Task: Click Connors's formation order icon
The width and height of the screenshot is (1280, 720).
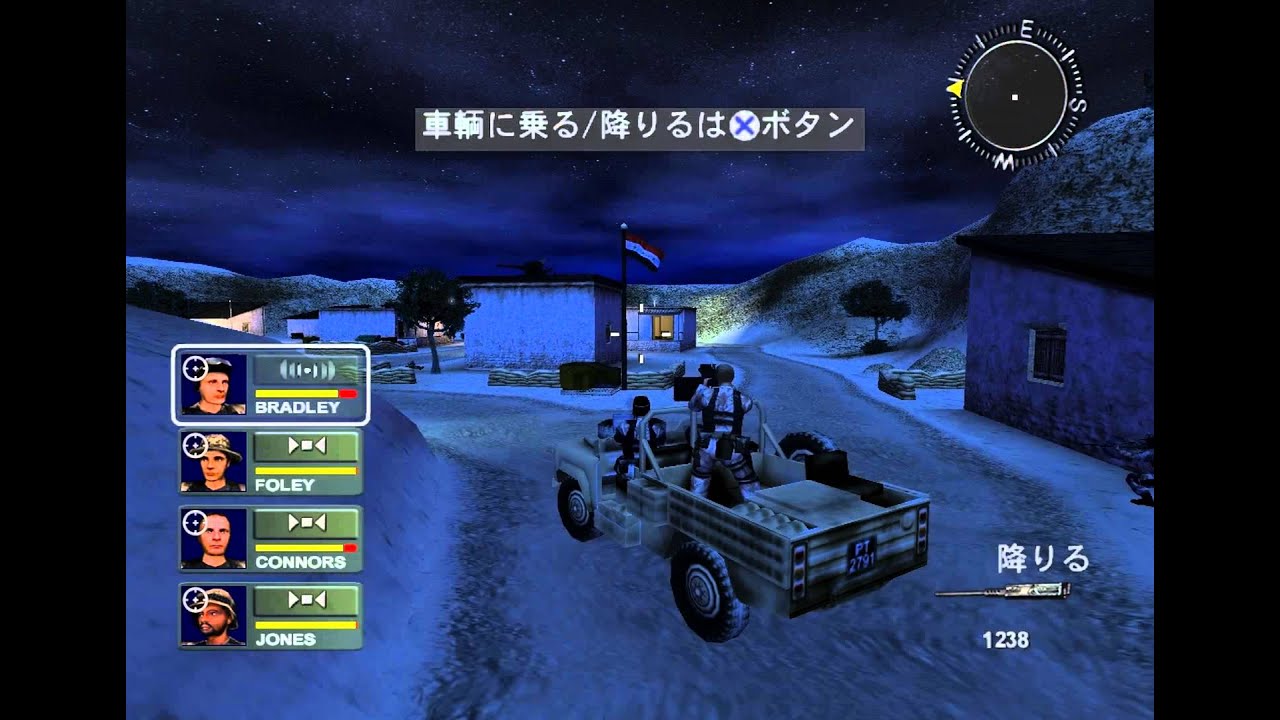Action: [x=306, y=523]
